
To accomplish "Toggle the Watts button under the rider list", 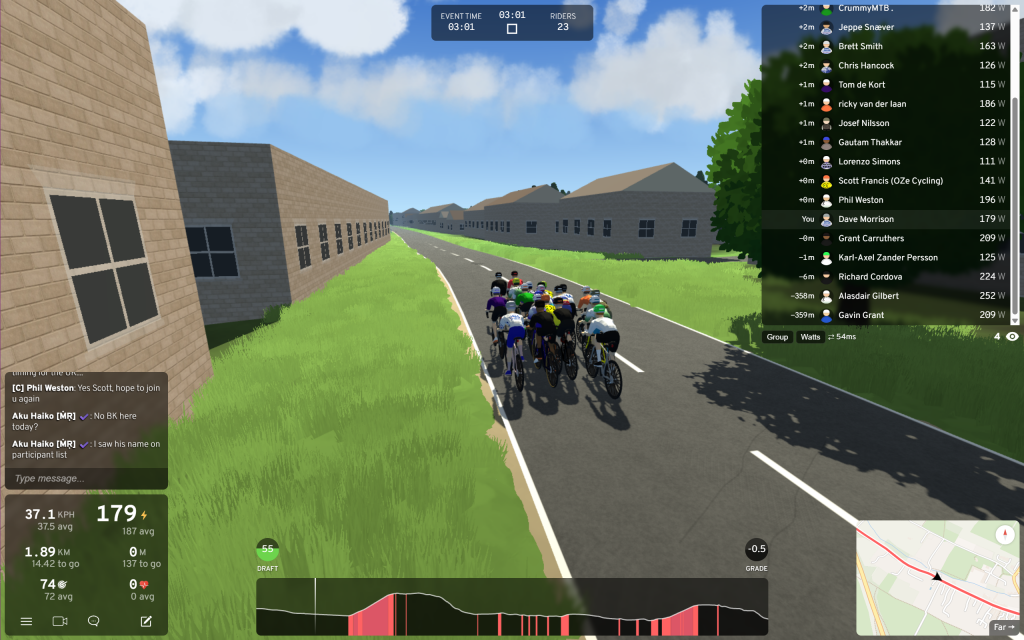I will pyautogui.click(x=810, y=337).
